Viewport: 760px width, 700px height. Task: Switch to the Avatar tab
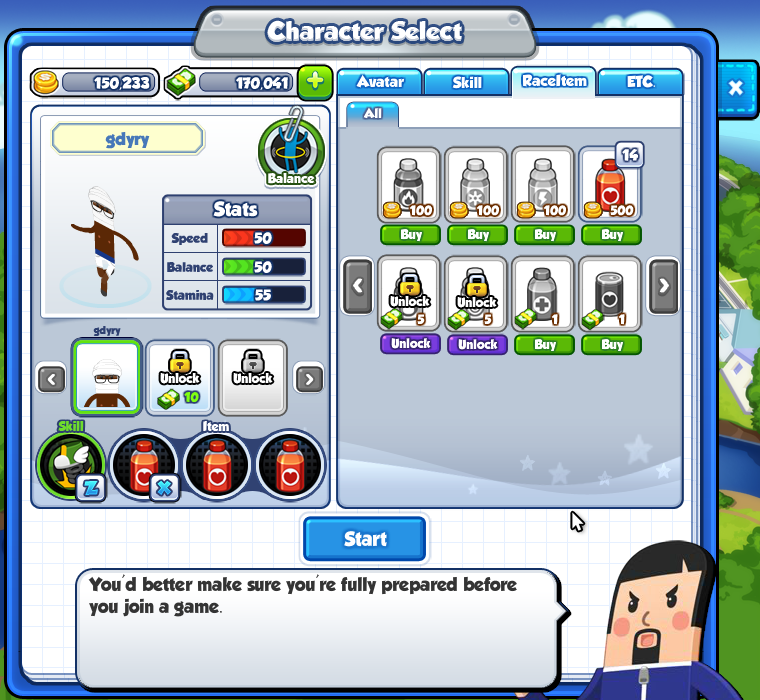tap(380, 82)
